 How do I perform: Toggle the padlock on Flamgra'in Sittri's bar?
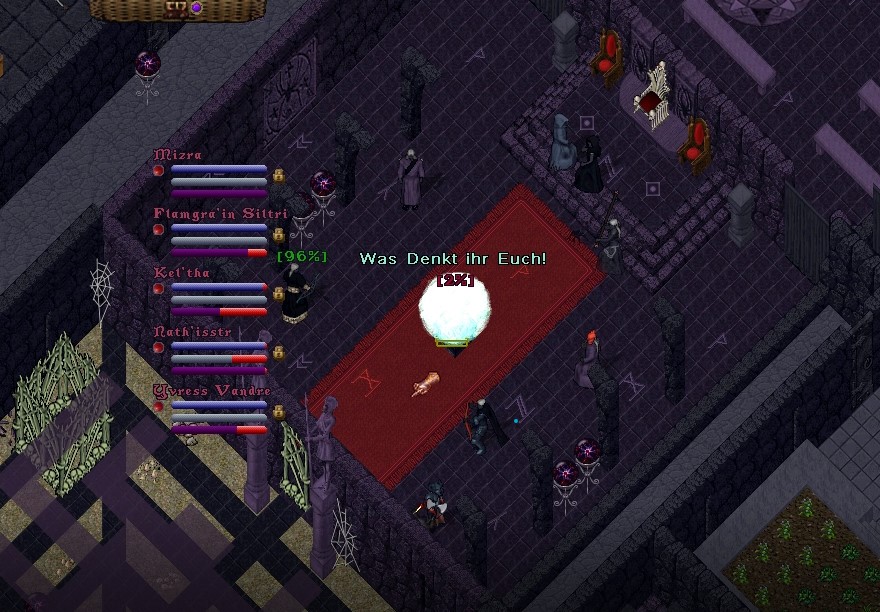(x=279, y=235)
